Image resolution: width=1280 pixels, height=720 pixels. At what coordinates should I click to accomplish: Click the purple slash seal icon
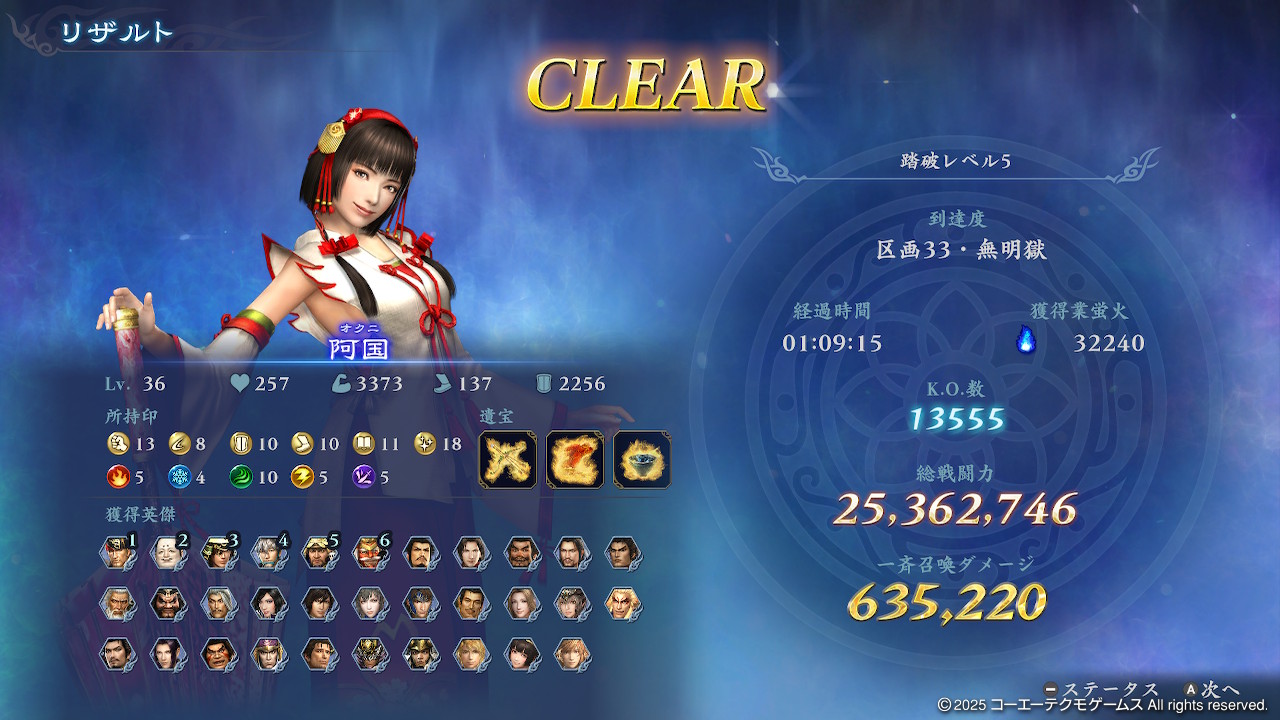click(x=364, y=477)
